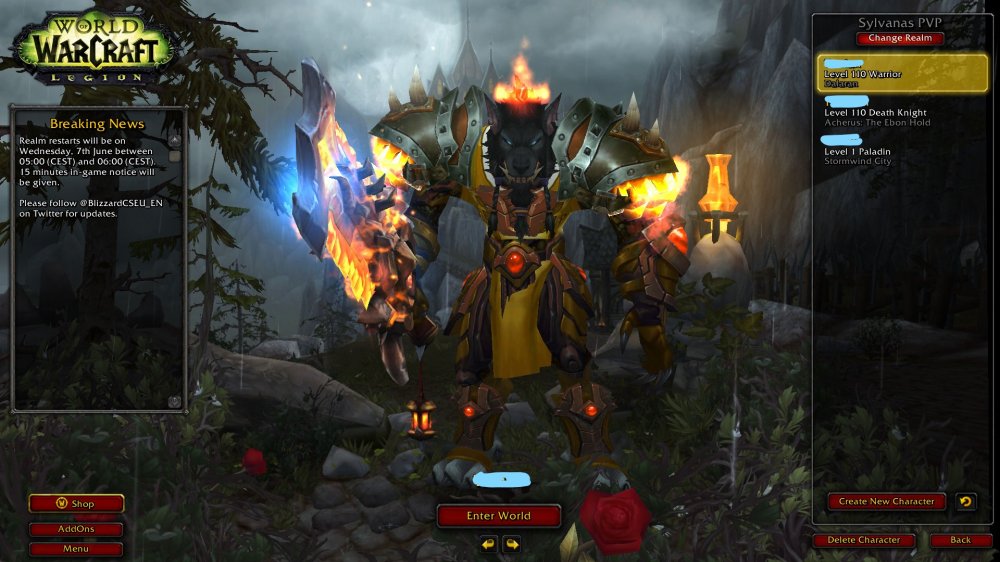
Task: Rotate character left with arrow button
Action: pos(488,545)
